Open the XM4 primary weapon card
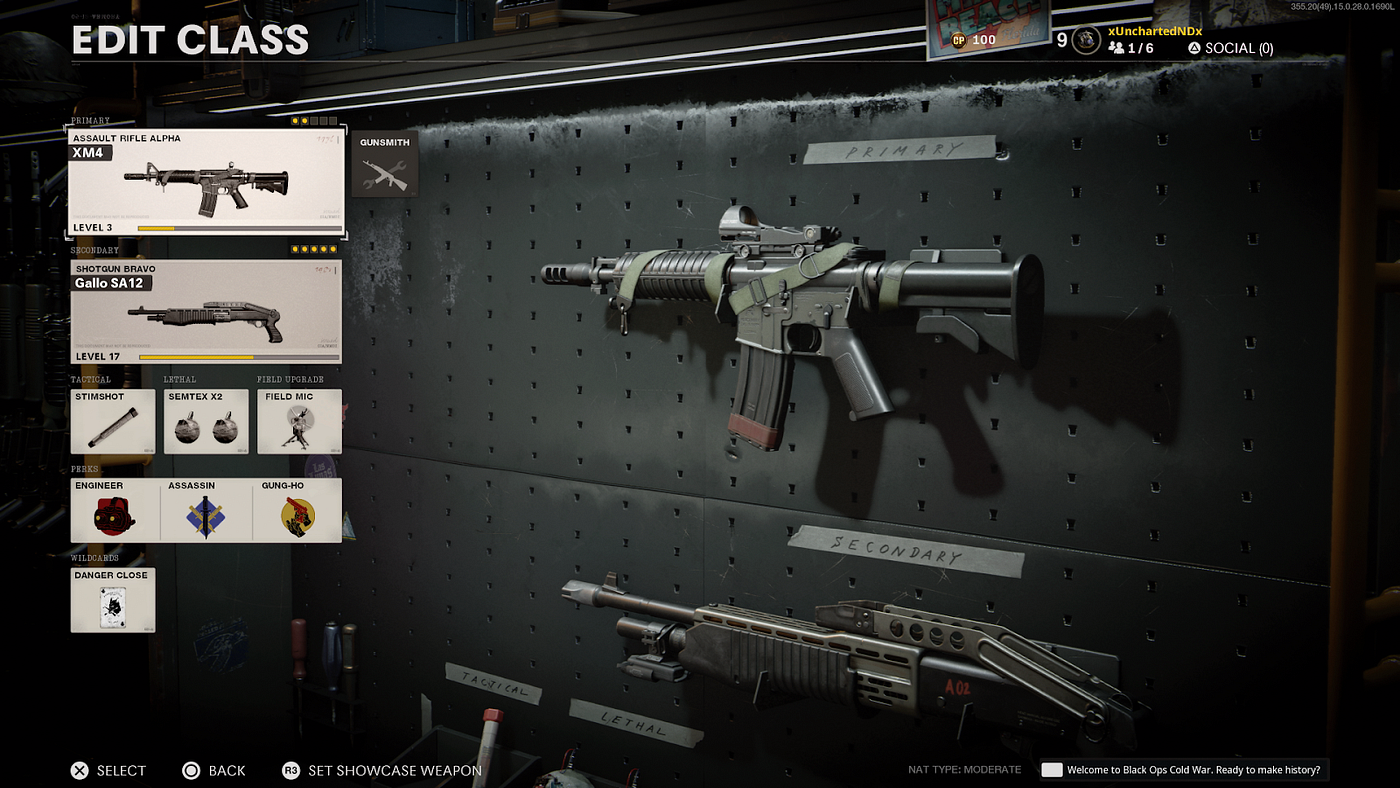This screenshot has height=788, width=1400. pos(205,182)
